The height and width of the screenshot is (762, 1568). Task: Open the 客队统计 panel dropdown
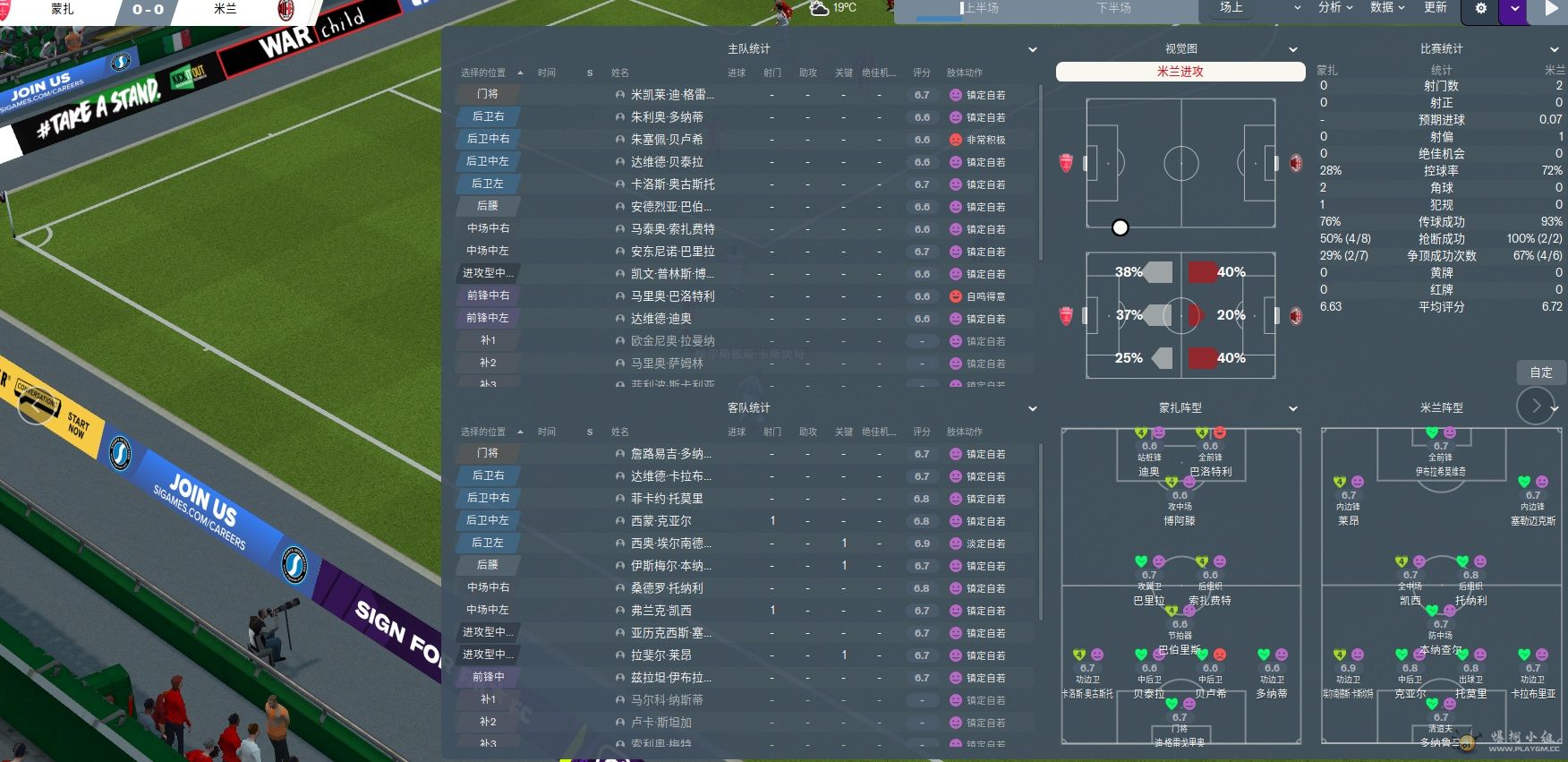pyautogui.click(x=1033, y=409)
